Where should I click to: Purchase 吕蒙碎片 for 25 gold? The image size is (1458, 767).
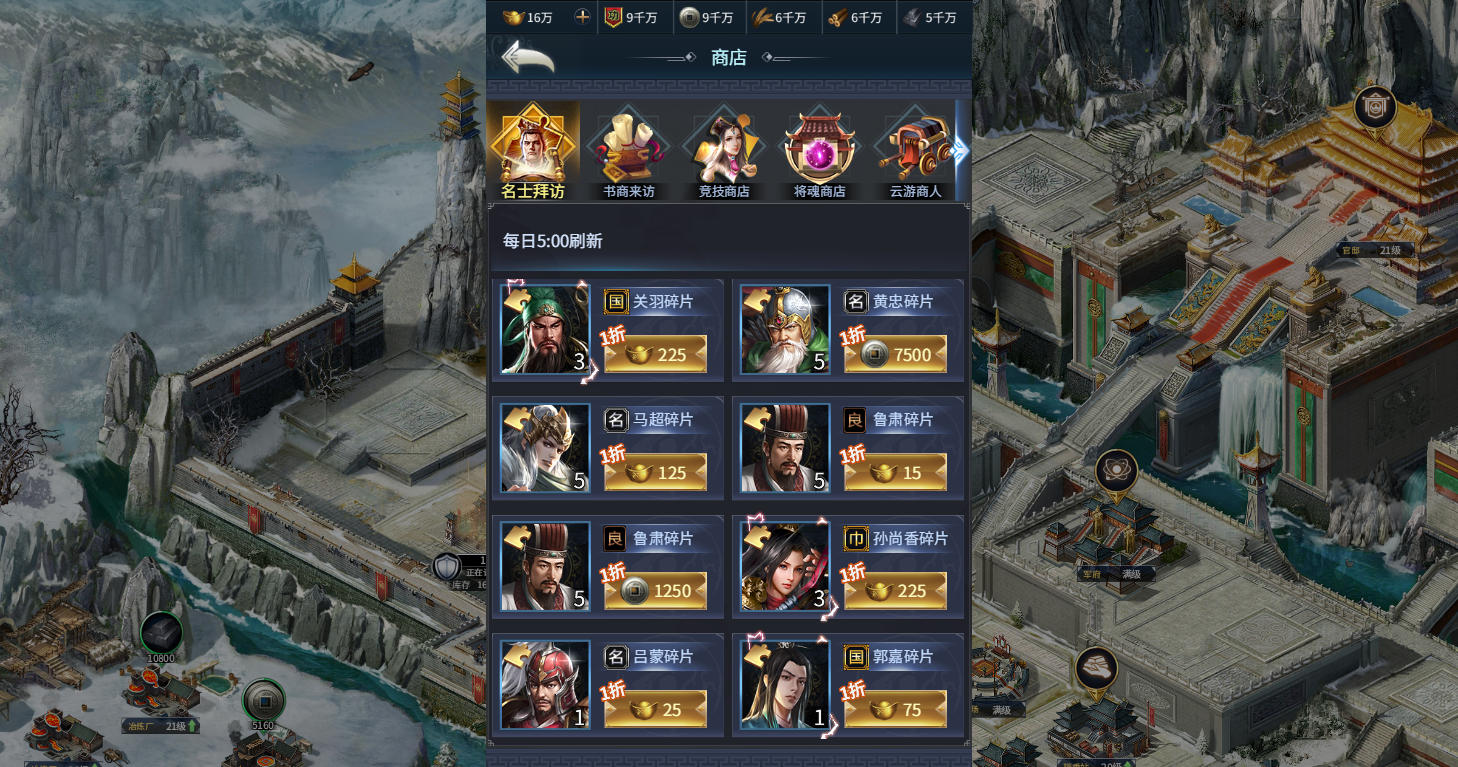pos(656,709)
